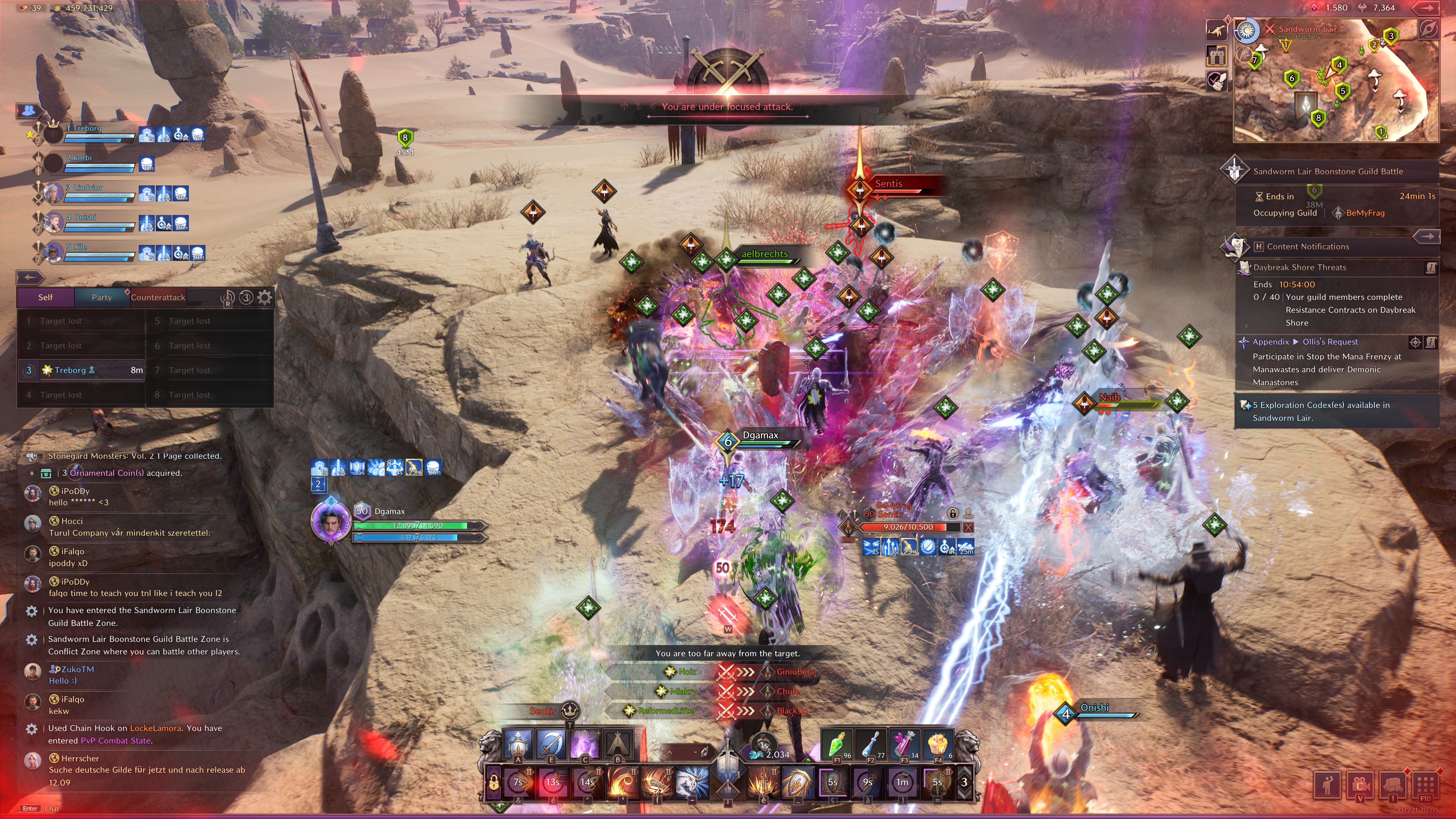The height and width of the screenshot is (819, 1456).
Task: Activate the fleur-de-lis shield skill
Action: pyautogui.click(x=797, y=782)
